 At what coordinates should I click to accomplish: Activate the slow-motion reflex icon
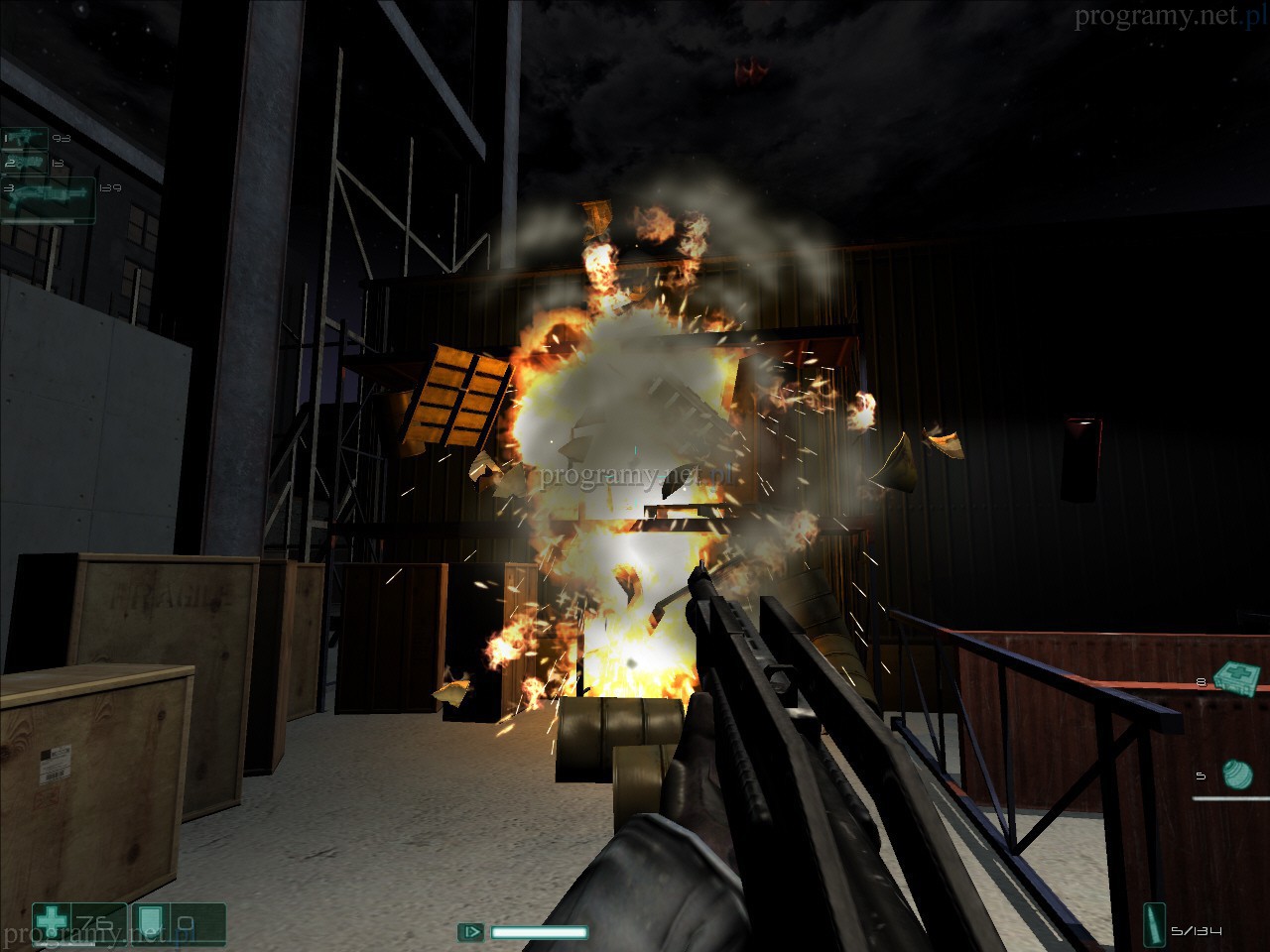470,932
